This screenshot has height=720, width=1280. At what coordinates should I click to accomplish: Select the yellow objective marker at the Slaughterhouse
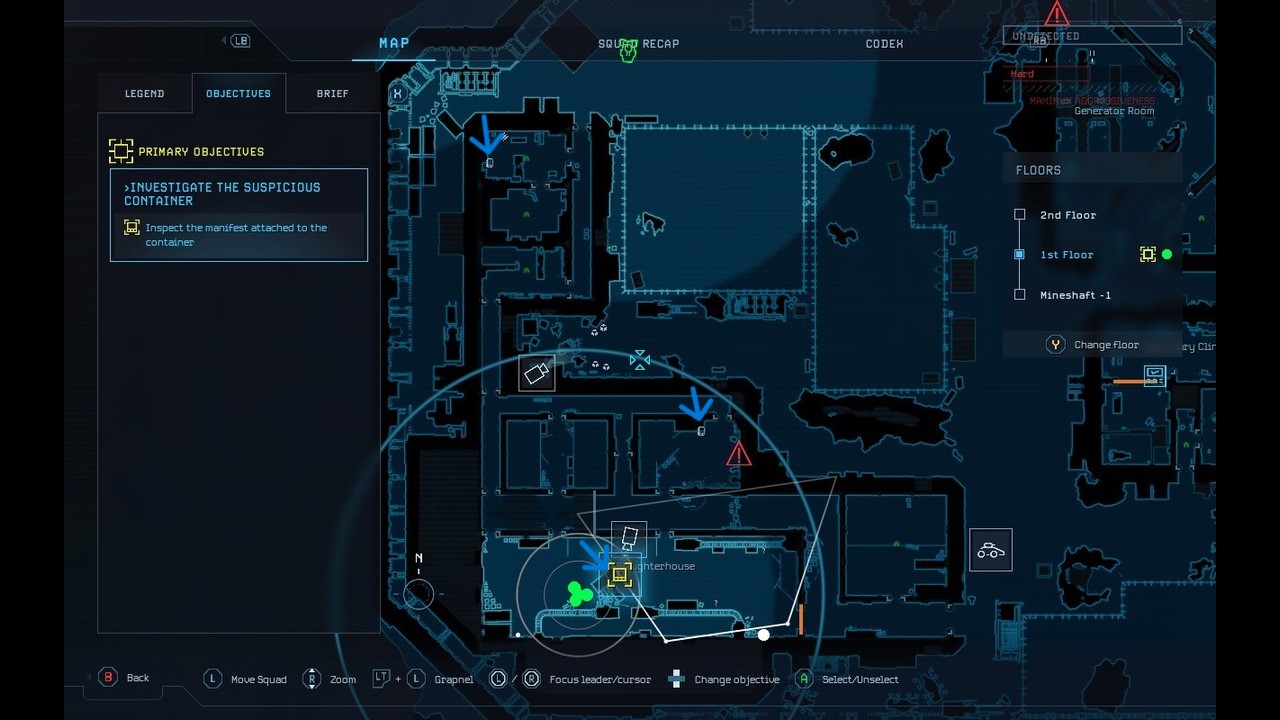[x=620, y=574]
